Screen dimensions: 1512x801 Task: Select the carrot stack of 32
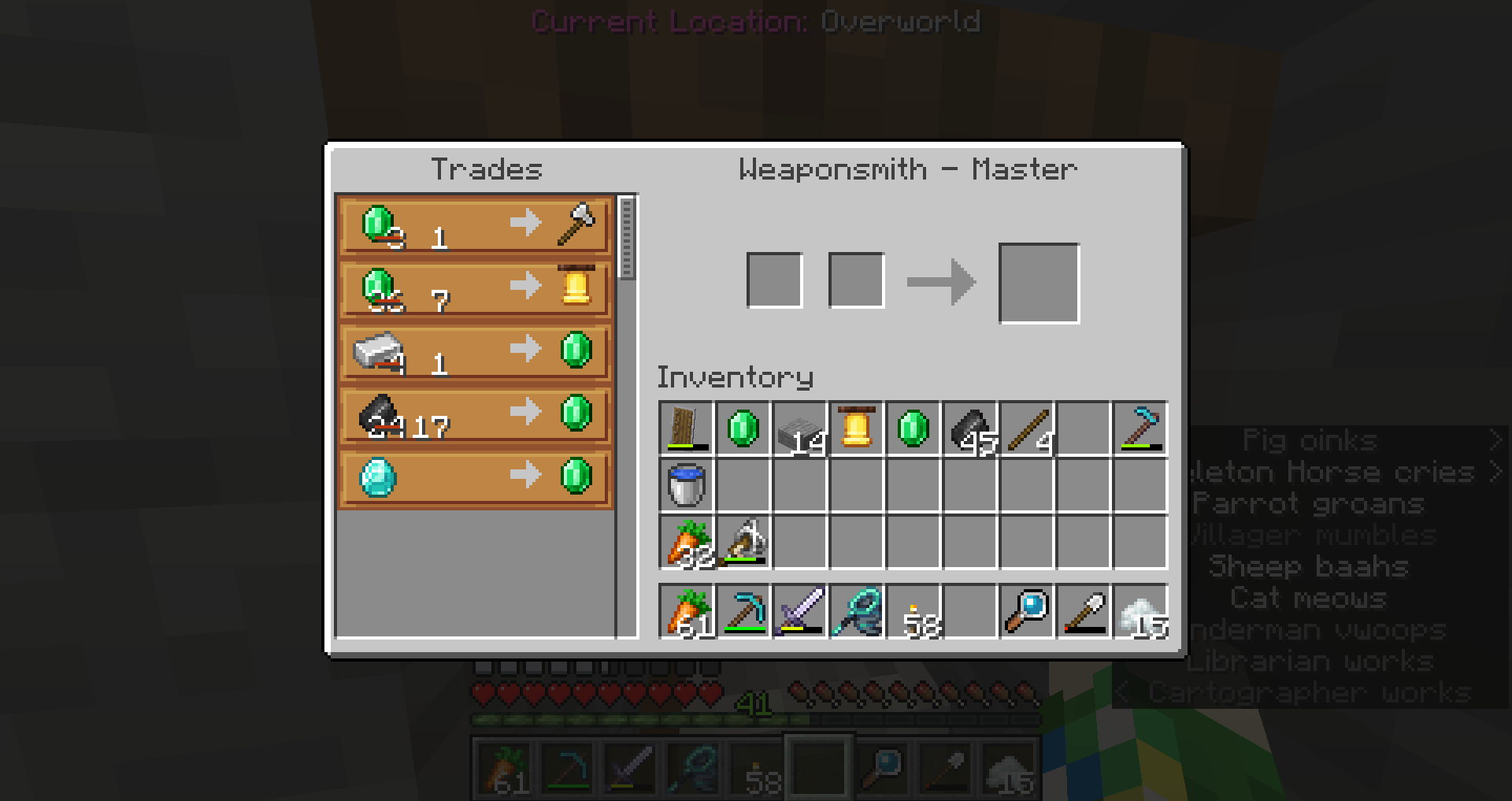pyautogui.click(x=687, y=543)
